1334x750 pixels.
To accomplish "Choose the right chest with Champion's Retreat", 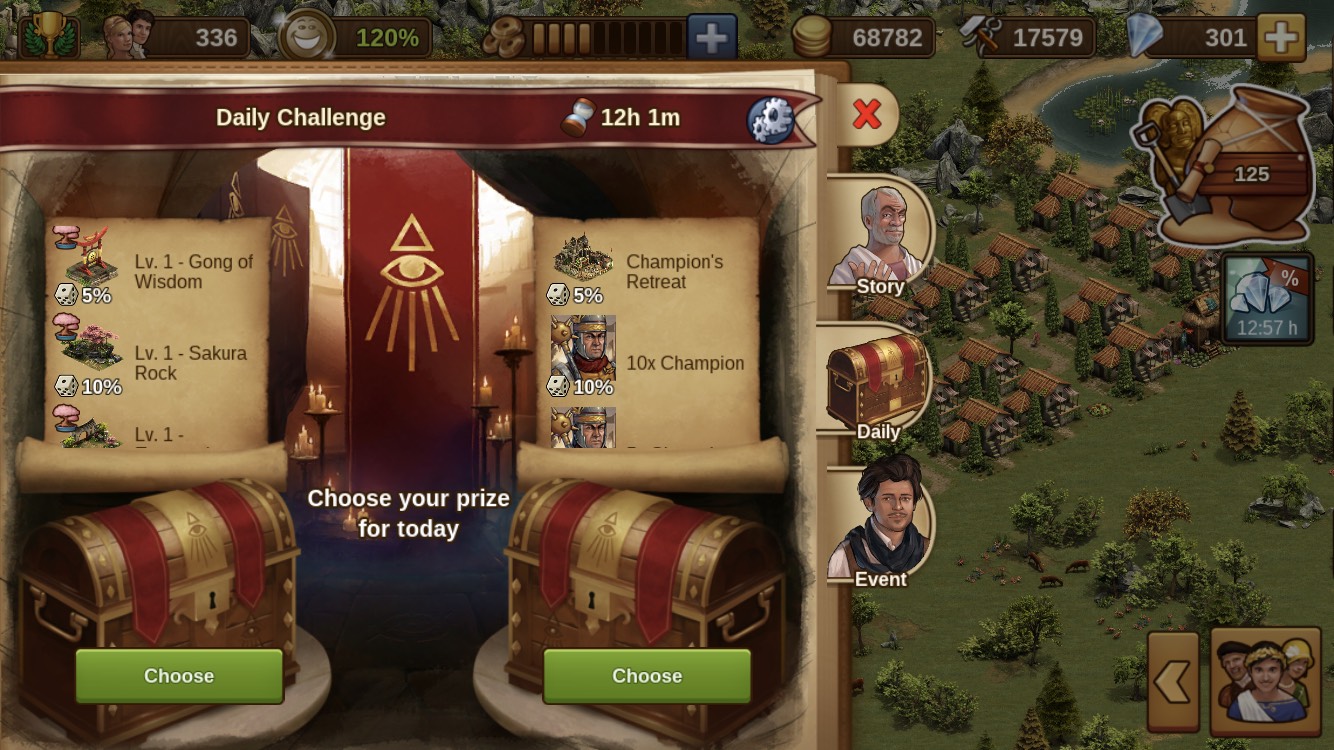I will pyautogui.click(x=647, y=676).
